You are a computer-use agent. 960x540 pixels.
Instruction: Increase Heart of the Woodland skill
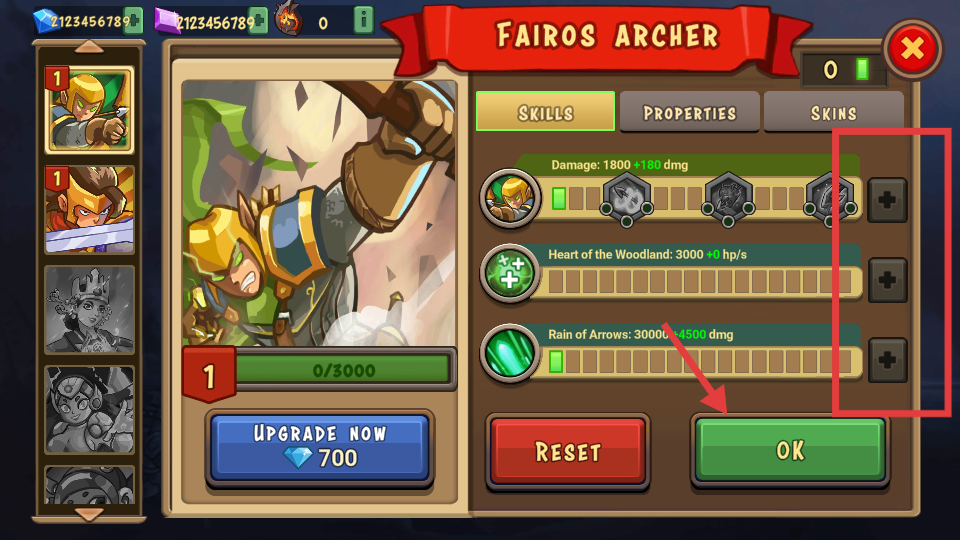[x=887, y=280]
